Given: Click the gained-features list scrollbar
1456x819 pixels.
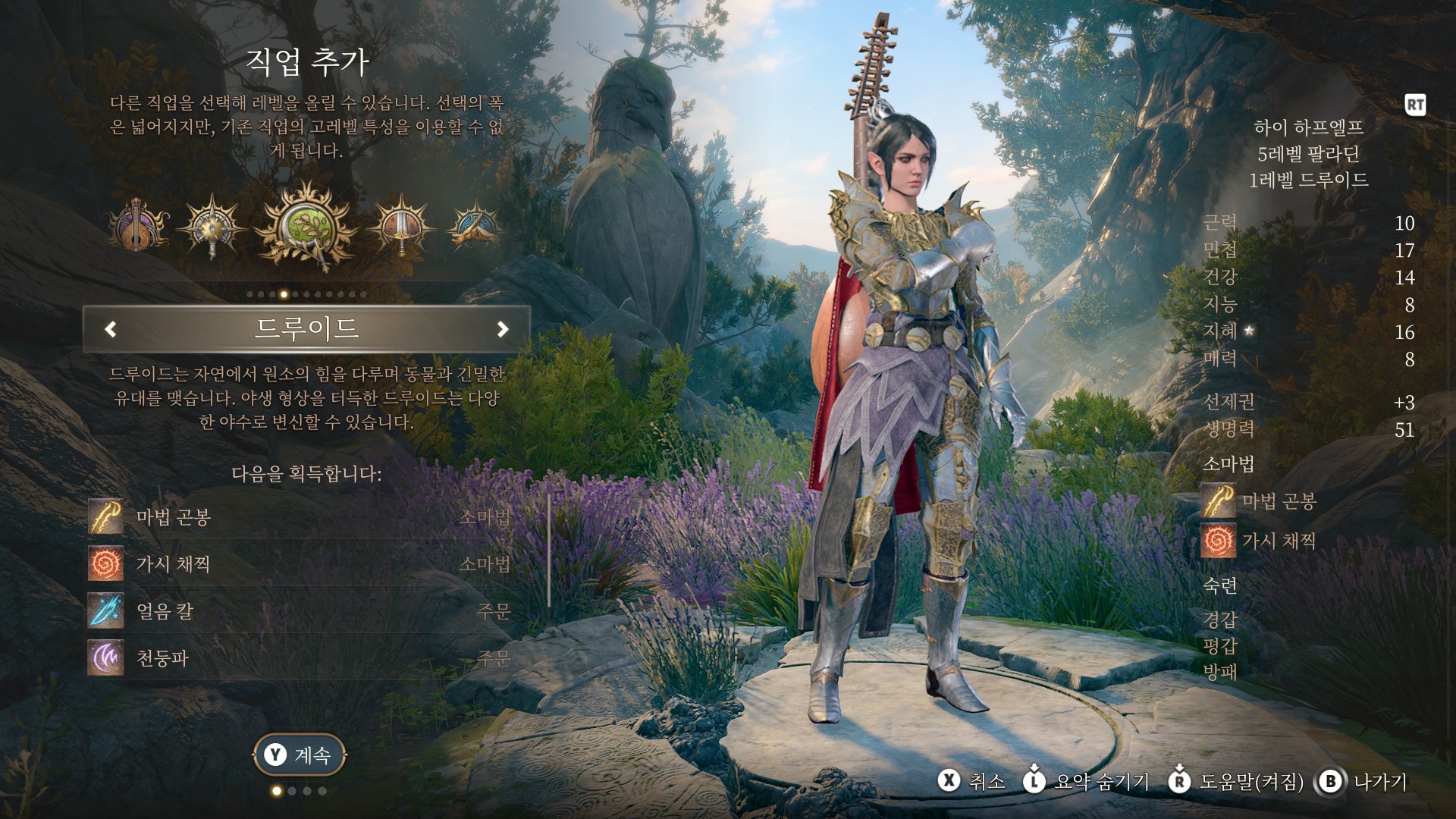Looking at the screenshot, I should [549, 551].
